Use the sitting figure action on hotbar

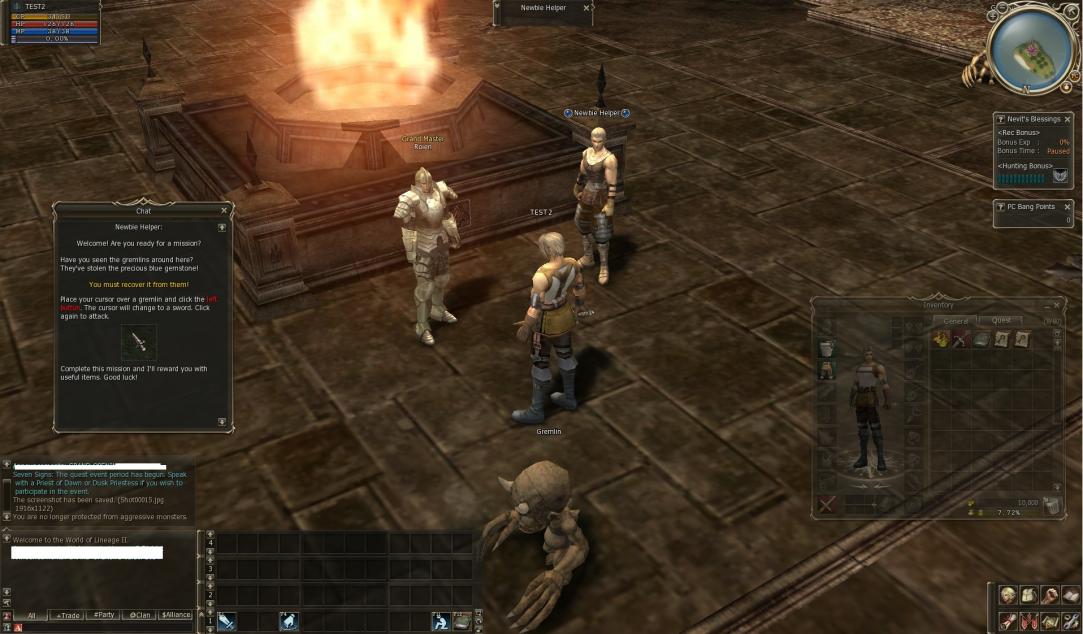click(440, 621)
